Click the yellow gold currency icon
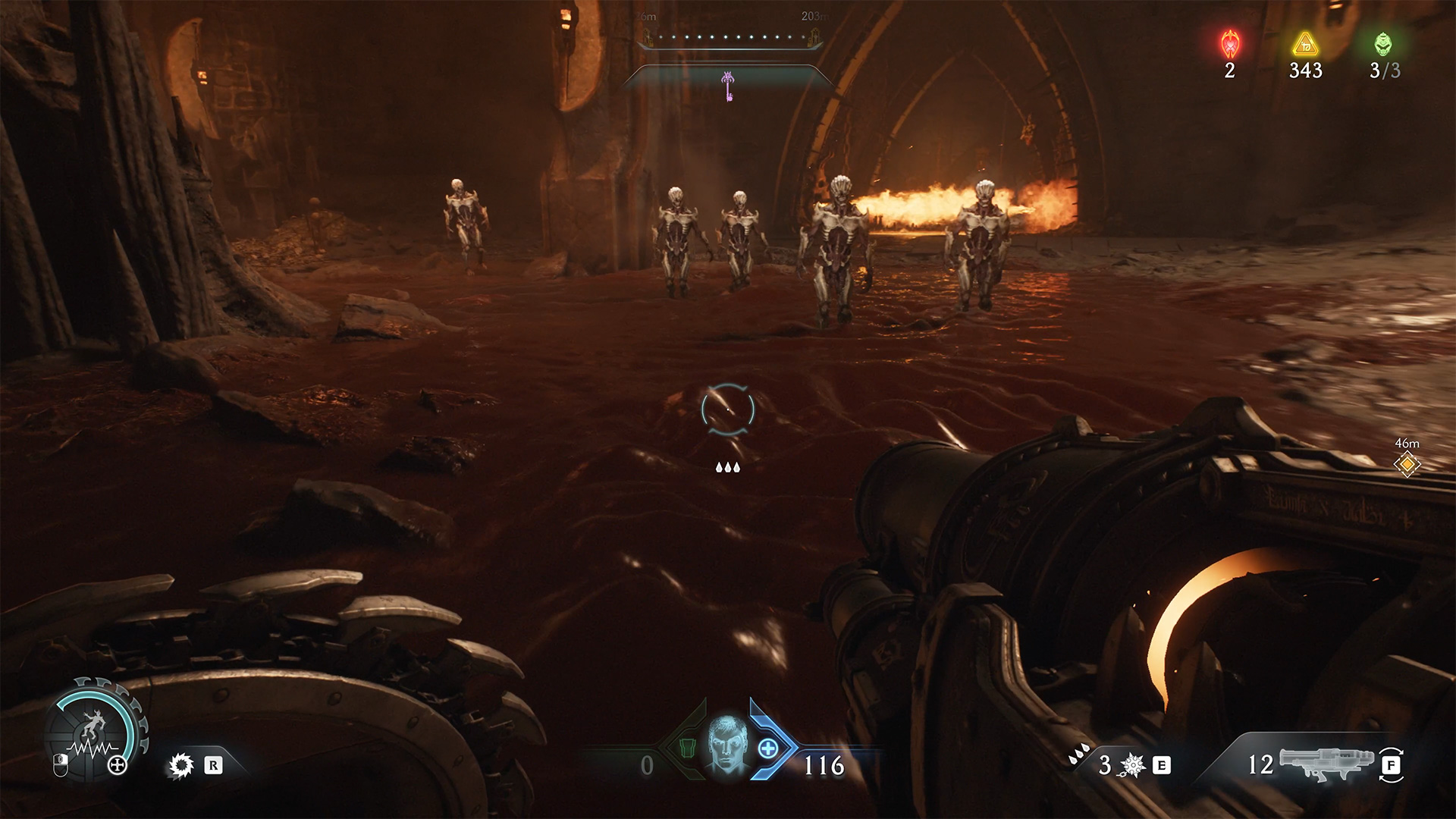This screenshot has height=819, width=1456. pos(1305,45)
